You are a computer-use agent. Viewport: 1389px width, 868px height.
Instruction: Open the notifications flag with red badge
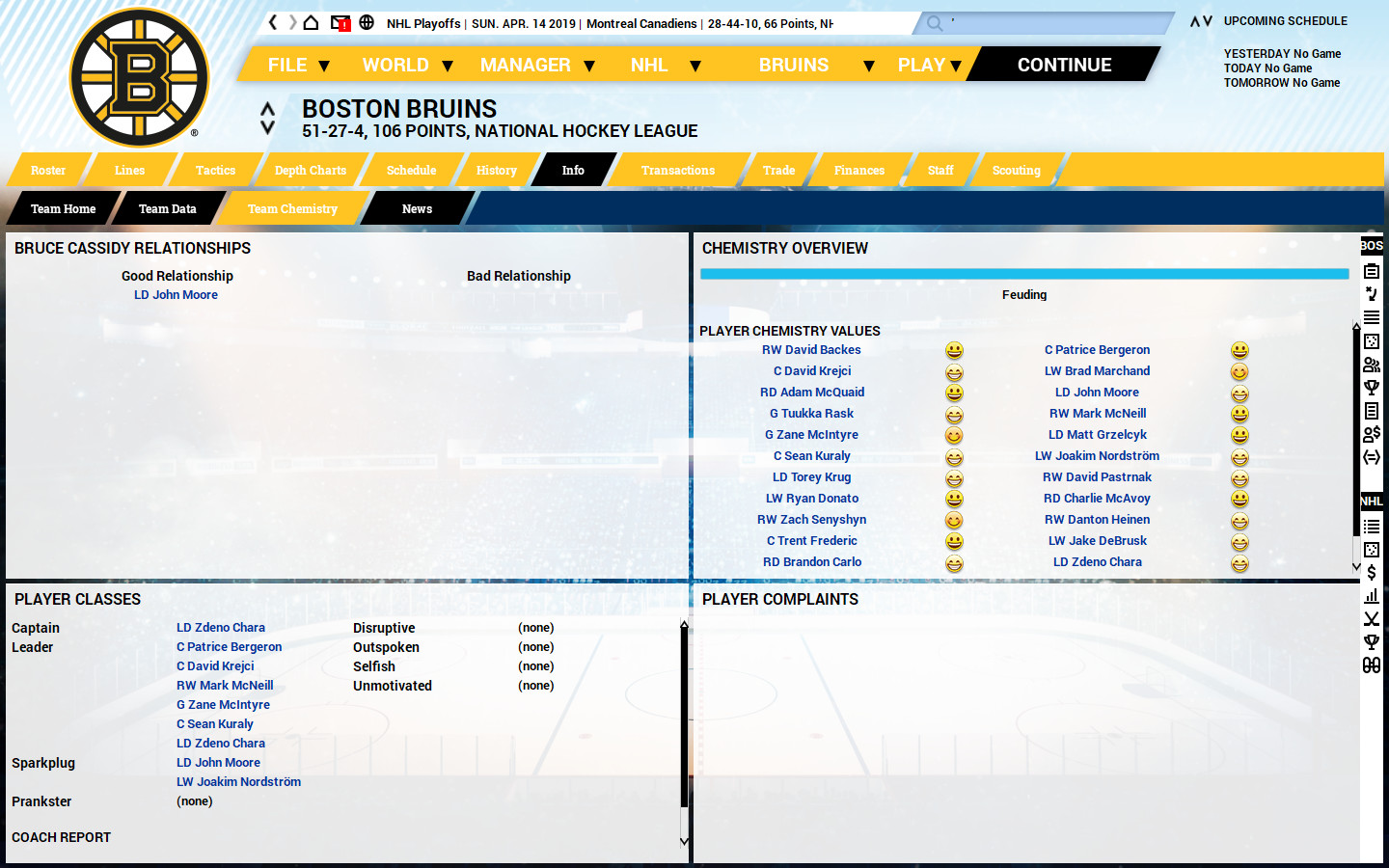point(338,21)
